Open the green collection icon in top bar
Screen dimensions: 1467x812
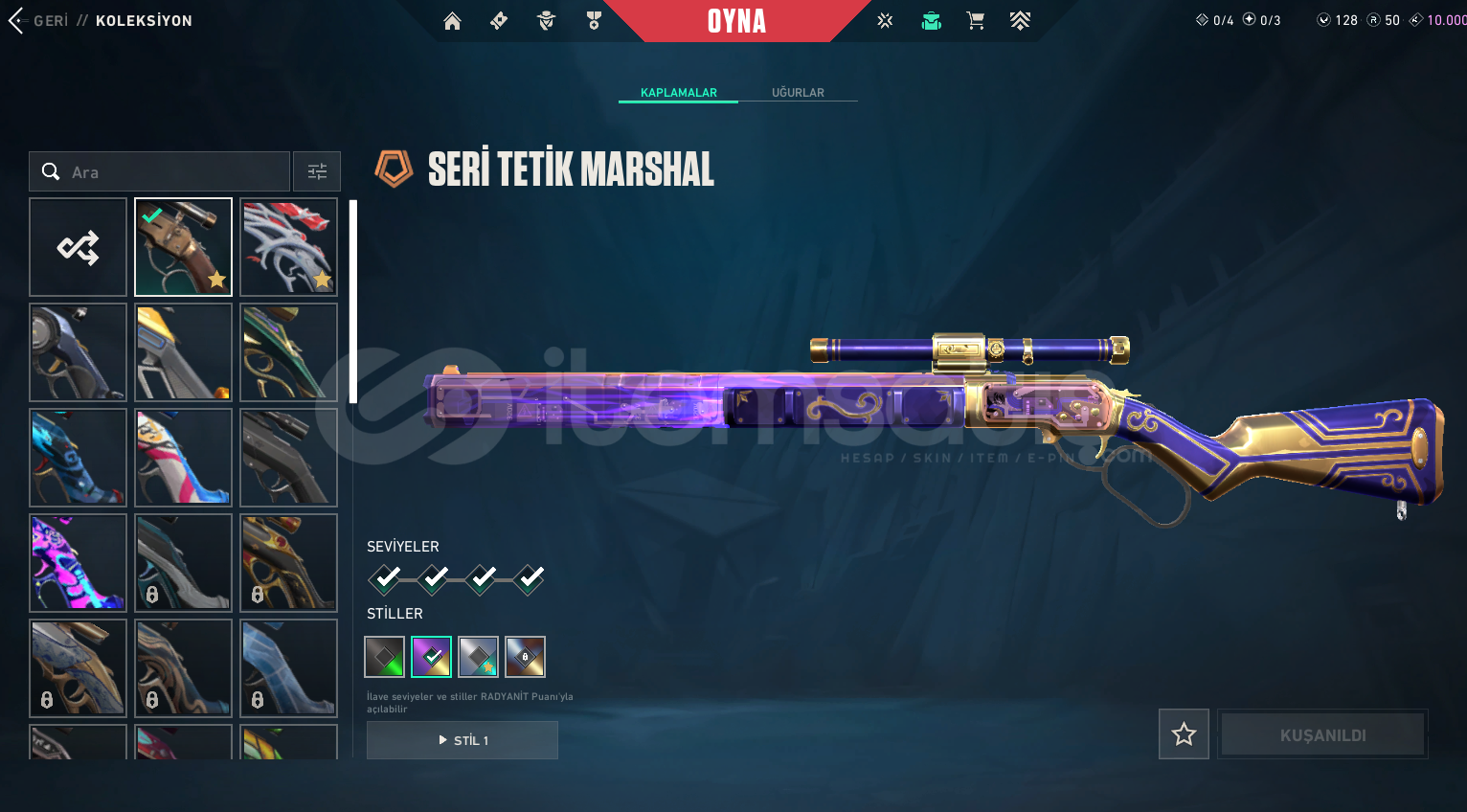tap(931, 21)
